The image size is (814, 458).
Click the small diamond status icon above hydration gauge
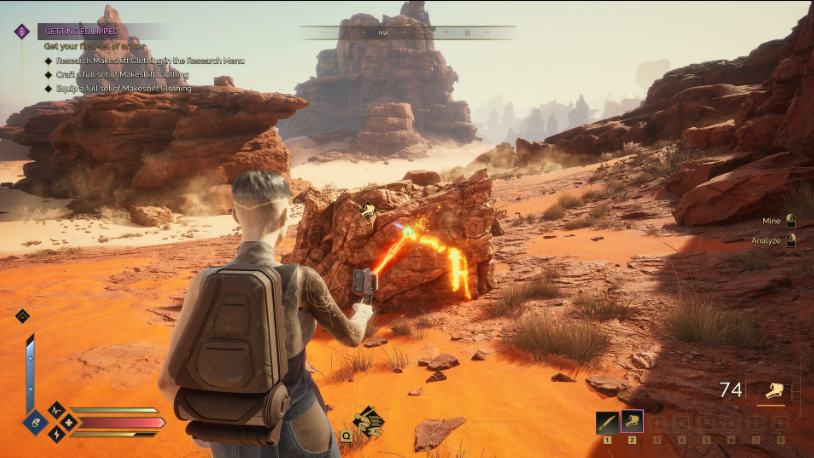point(22,316)
